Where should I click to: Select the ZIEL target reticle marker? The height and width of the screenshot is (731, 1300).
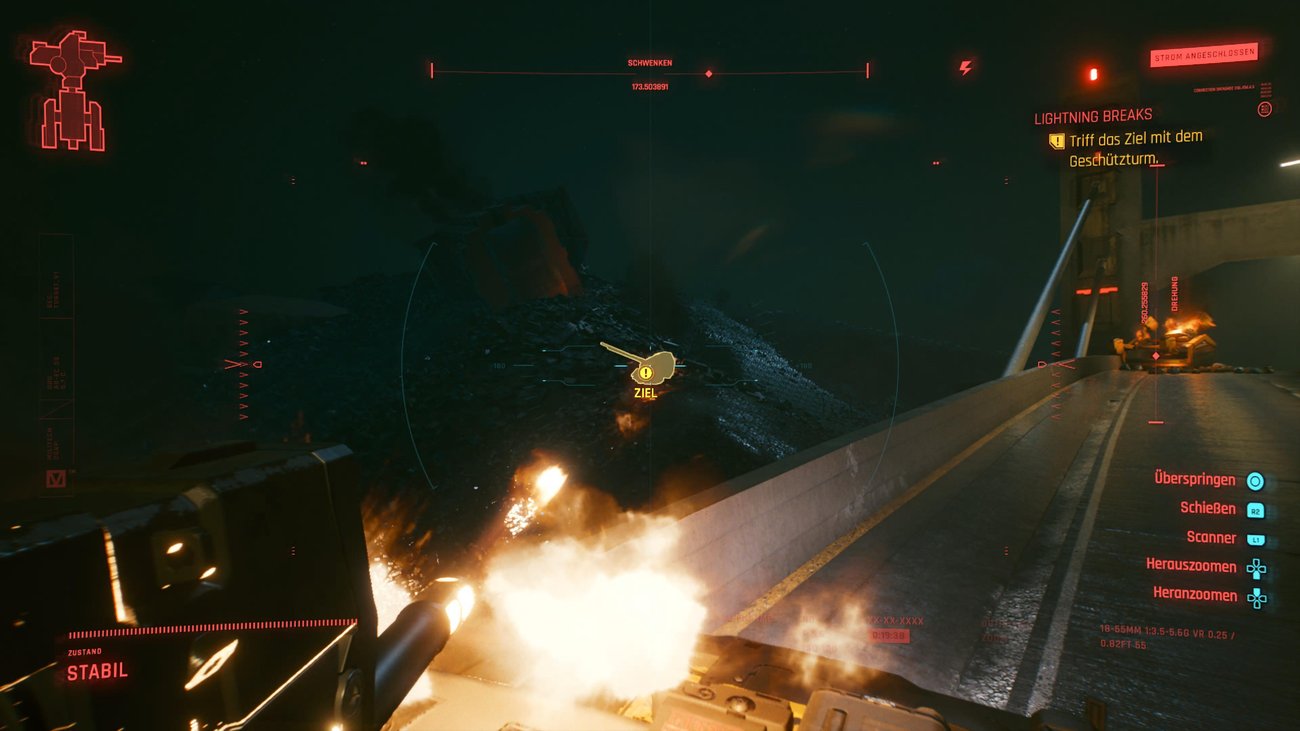(x=646, y=393)
